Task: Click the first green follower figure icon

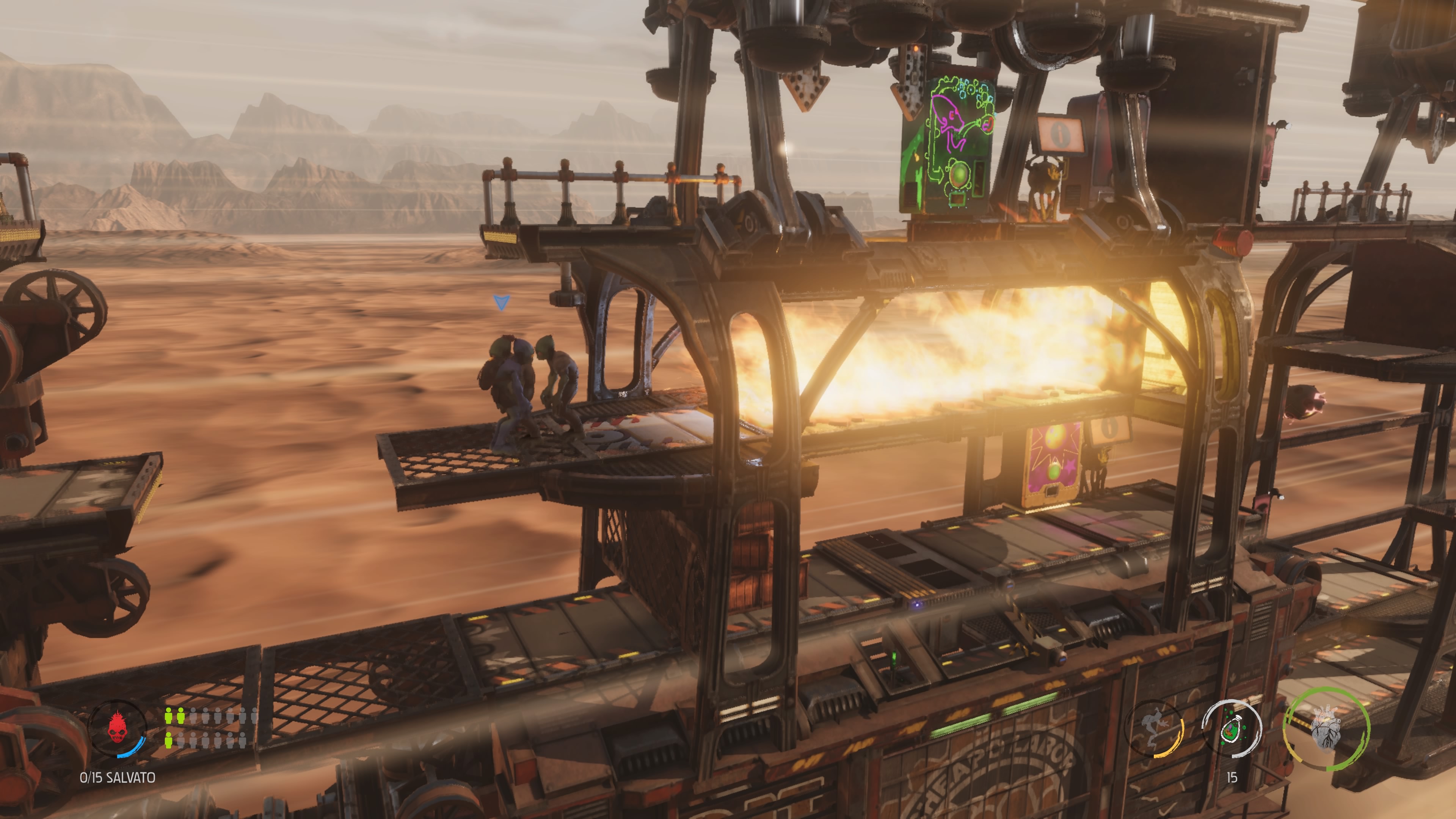Action: (x=168, y=717)
